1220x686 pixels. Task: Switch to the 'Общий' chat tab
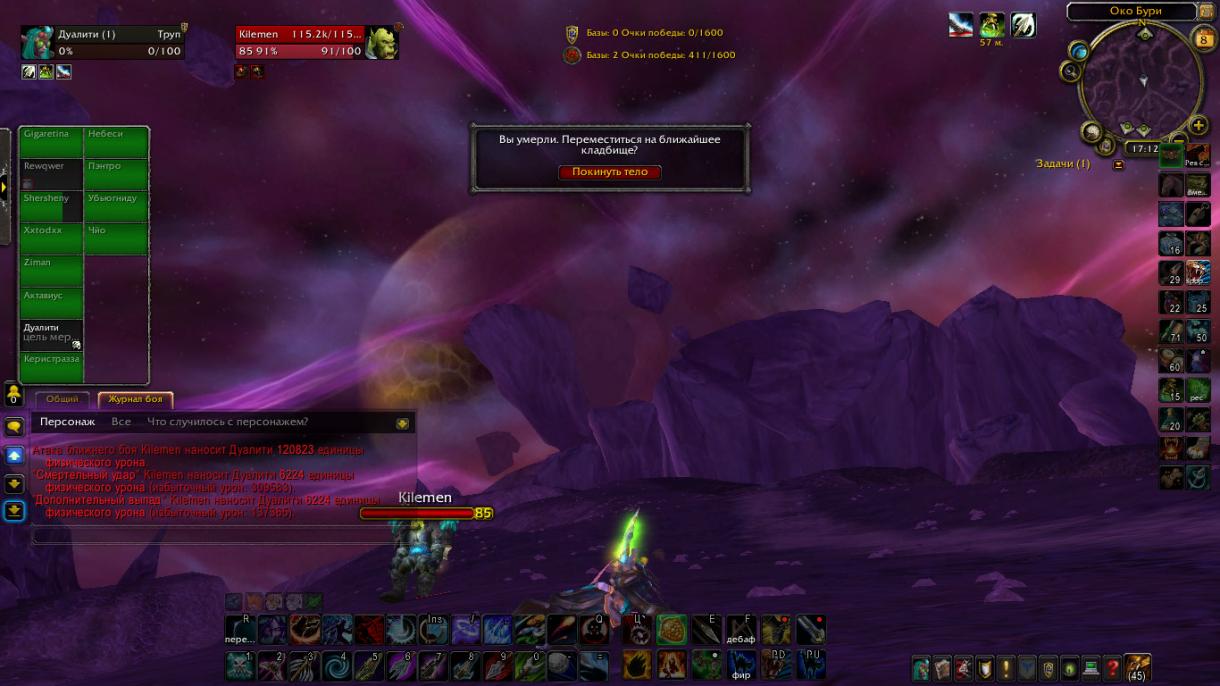pos(62,399)
